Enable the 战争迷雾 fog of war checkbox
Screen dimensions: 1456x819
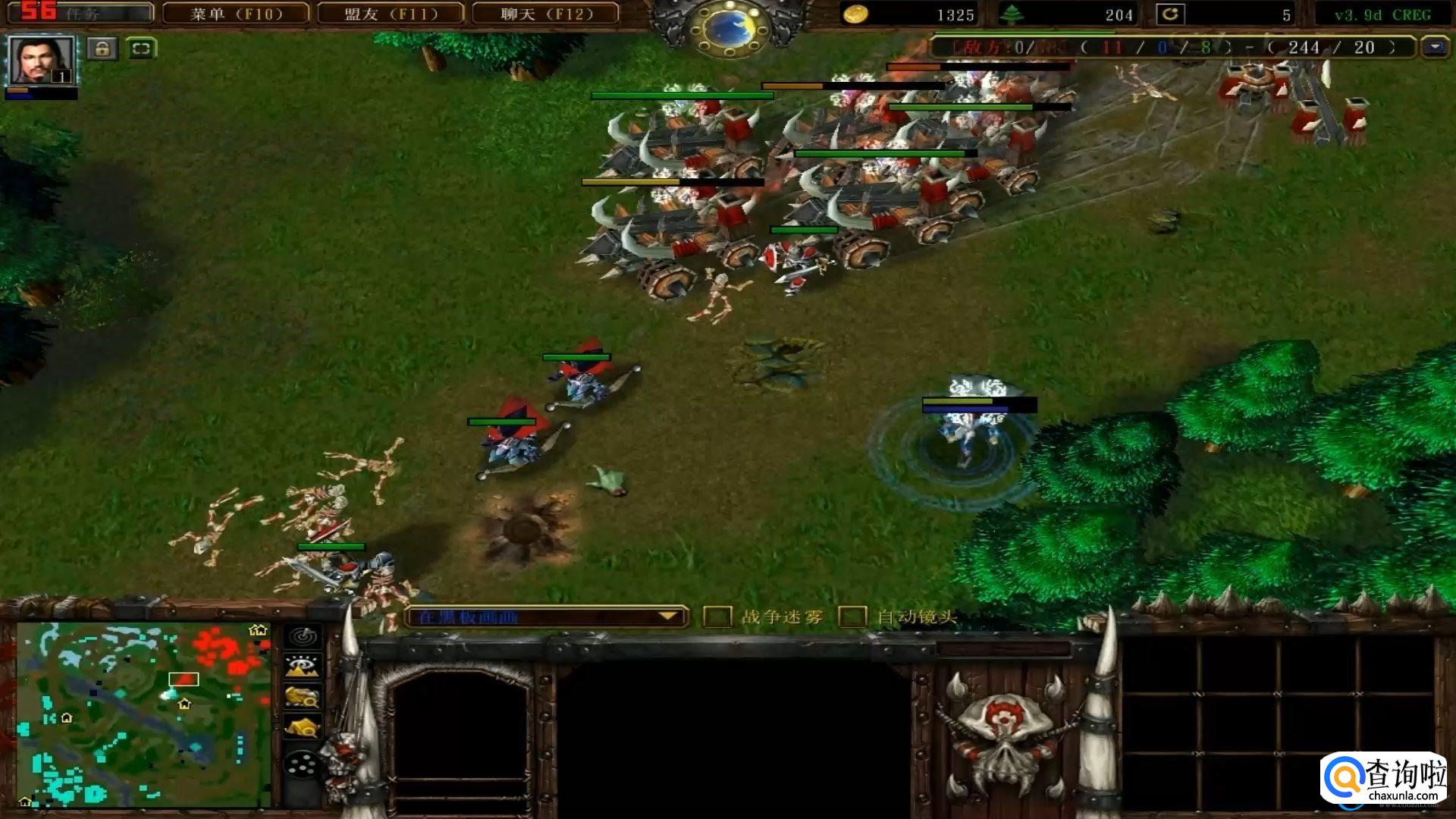[717, 617]
